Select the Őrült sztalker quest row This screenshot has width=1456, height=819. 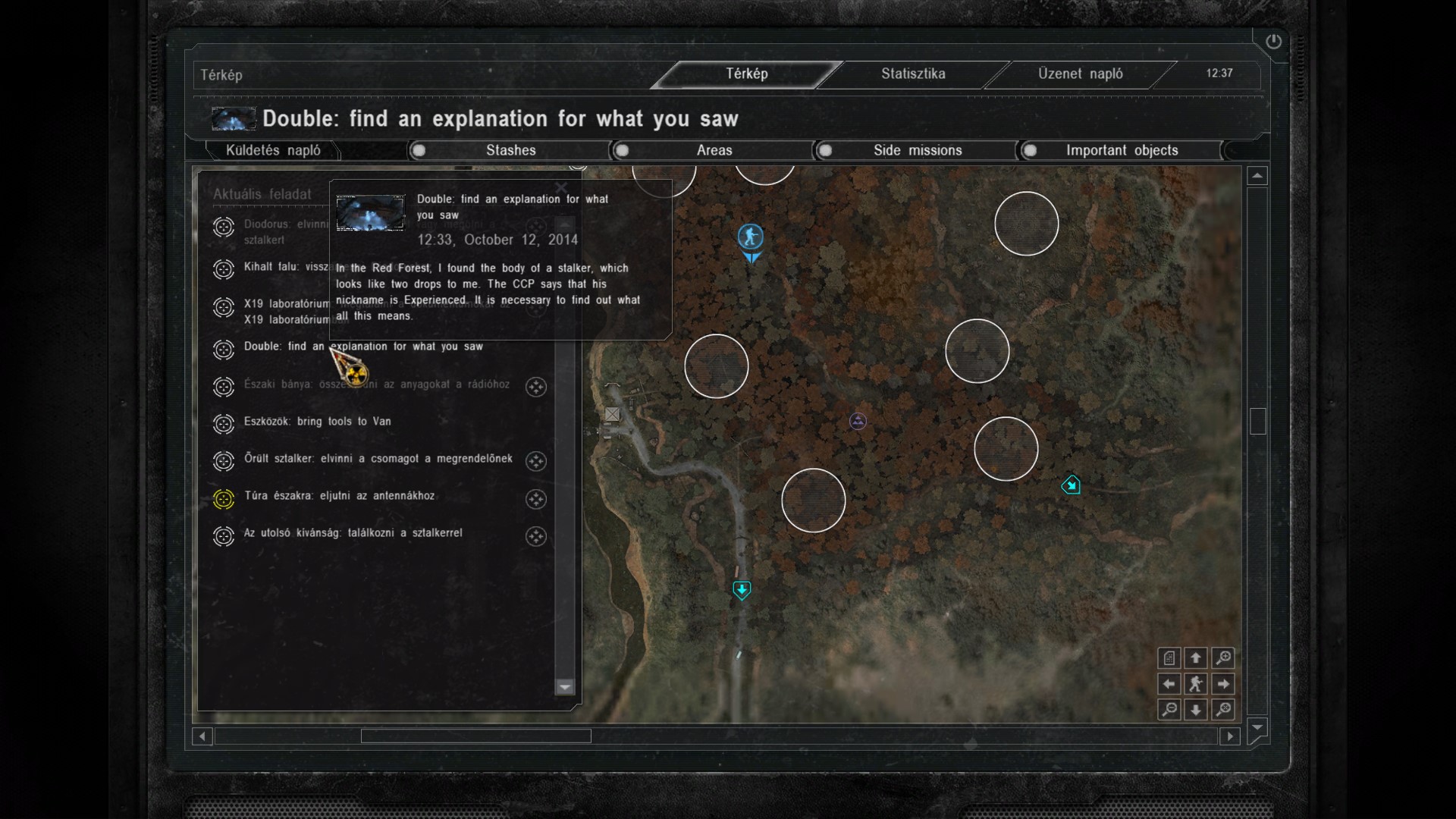[378, 459]
